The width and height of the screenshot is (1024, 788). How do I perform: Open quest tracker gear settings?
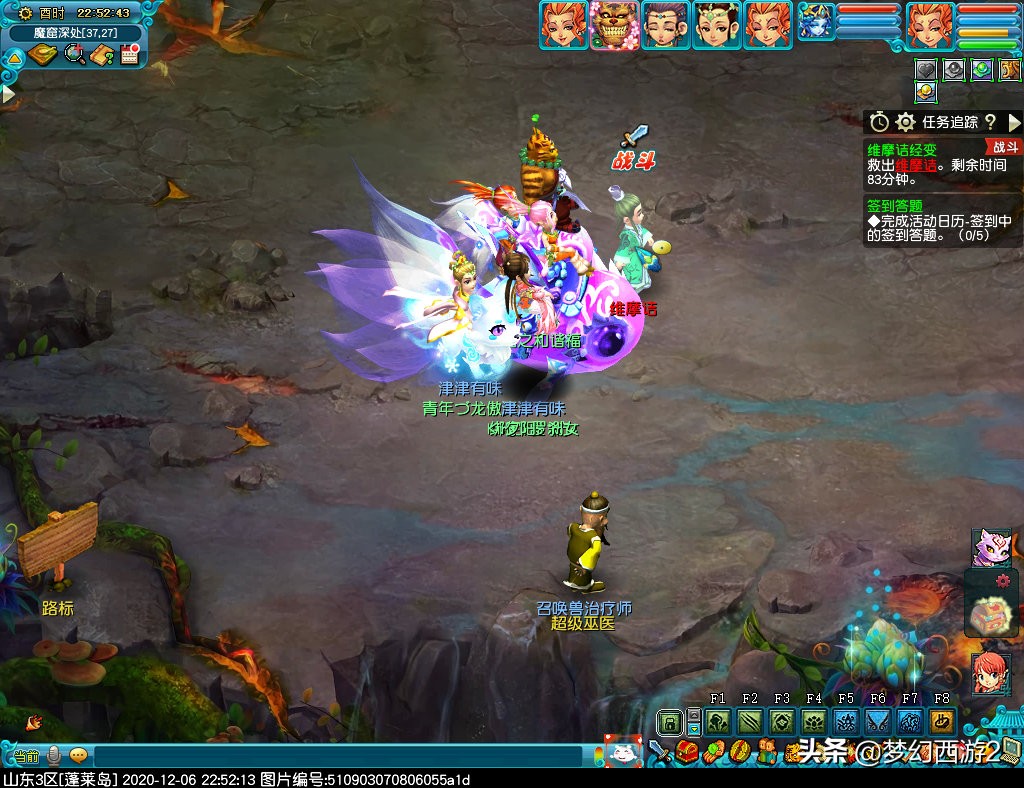coord(905,122)
